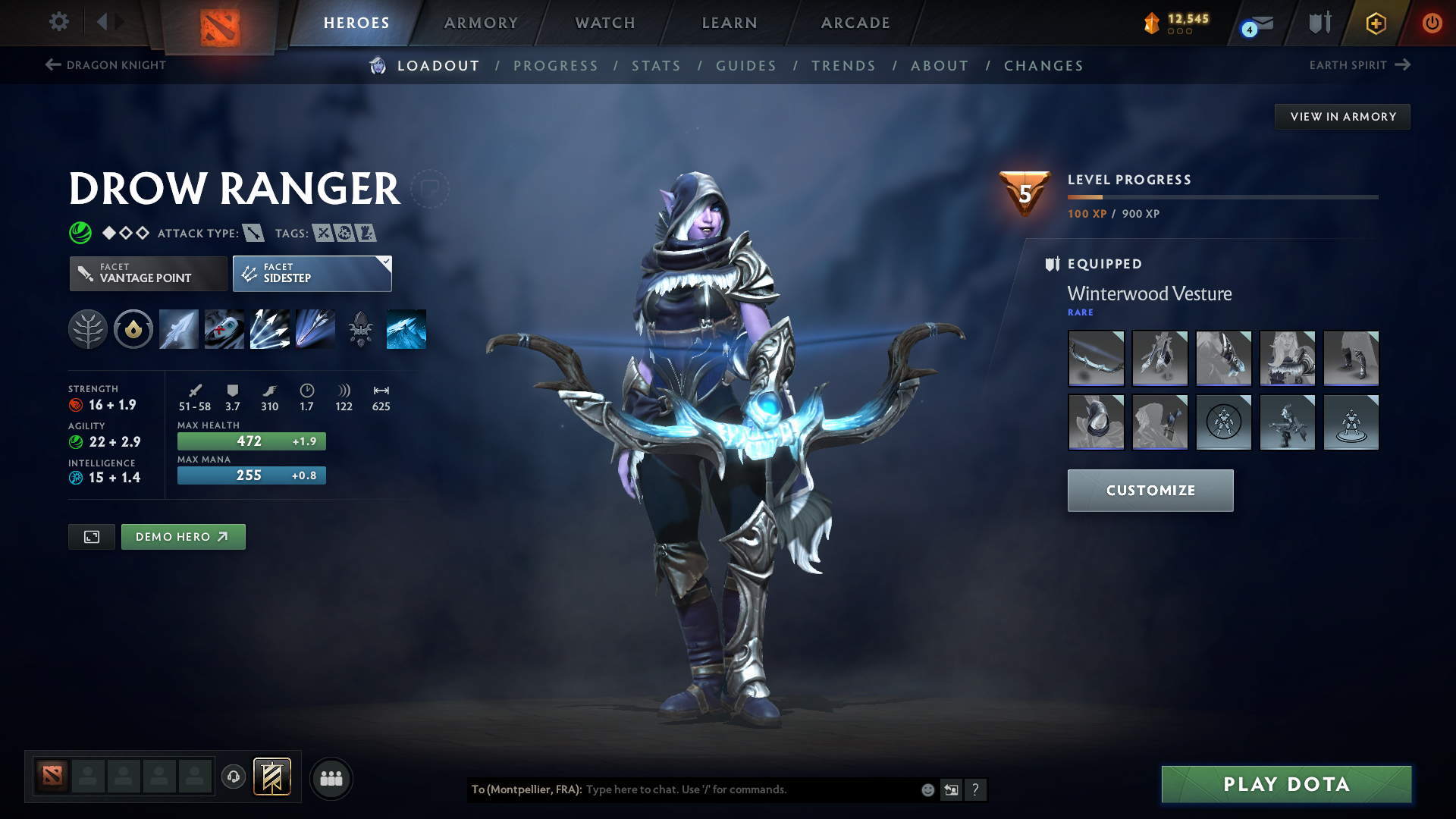The height and width of the screenshot is (819, 1456).
Task: Start matchmaking with Play Dota
Action: pyautogui.click(x=1286, y=784)
